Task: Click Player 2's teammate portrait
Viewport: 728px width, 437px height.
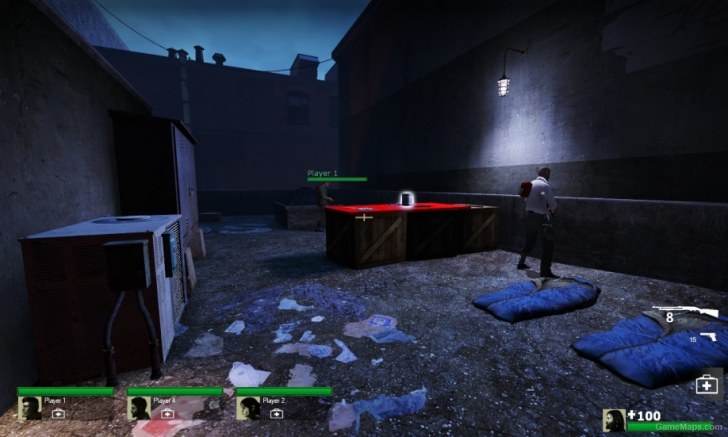Action: 249,408
